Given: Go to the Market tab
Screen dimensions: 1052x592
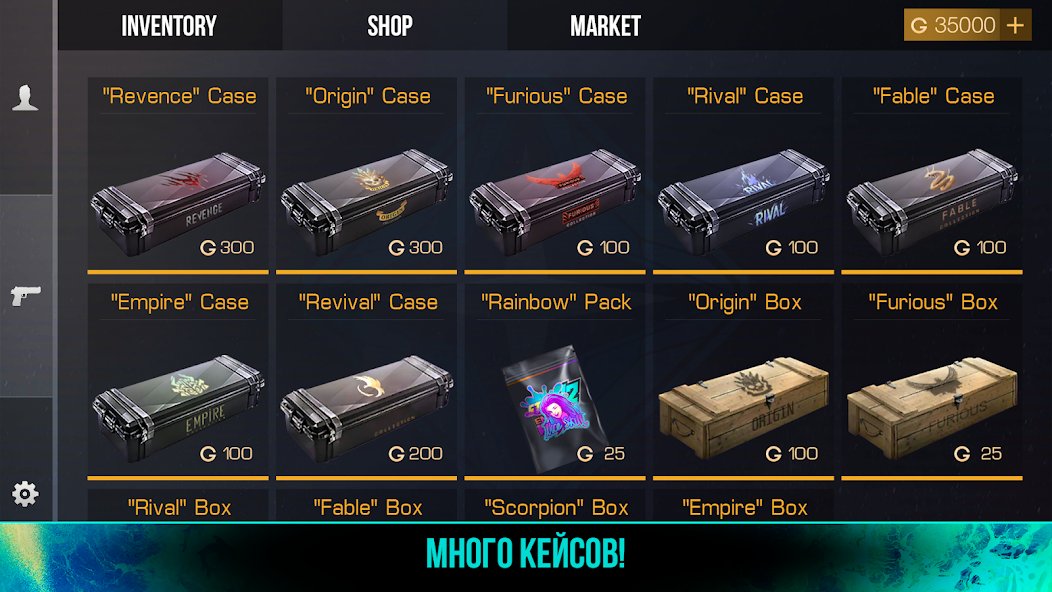Looking at the screenshot, I should pyautogui.click(x=605, y=26).
